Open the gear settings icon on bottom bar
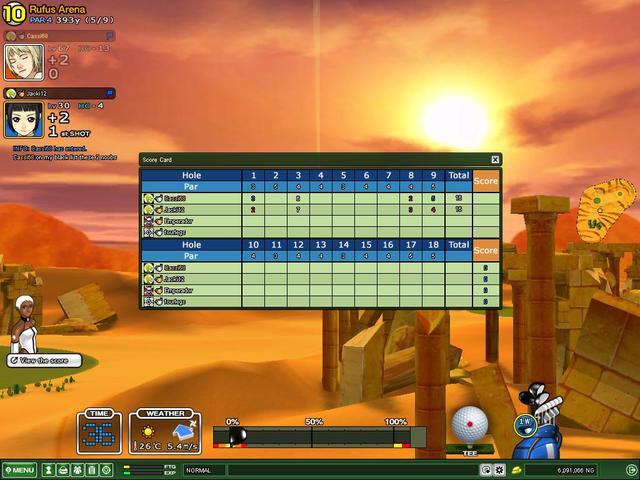The height and width of the screenshot is (480, 640). (x=499, y=469)
